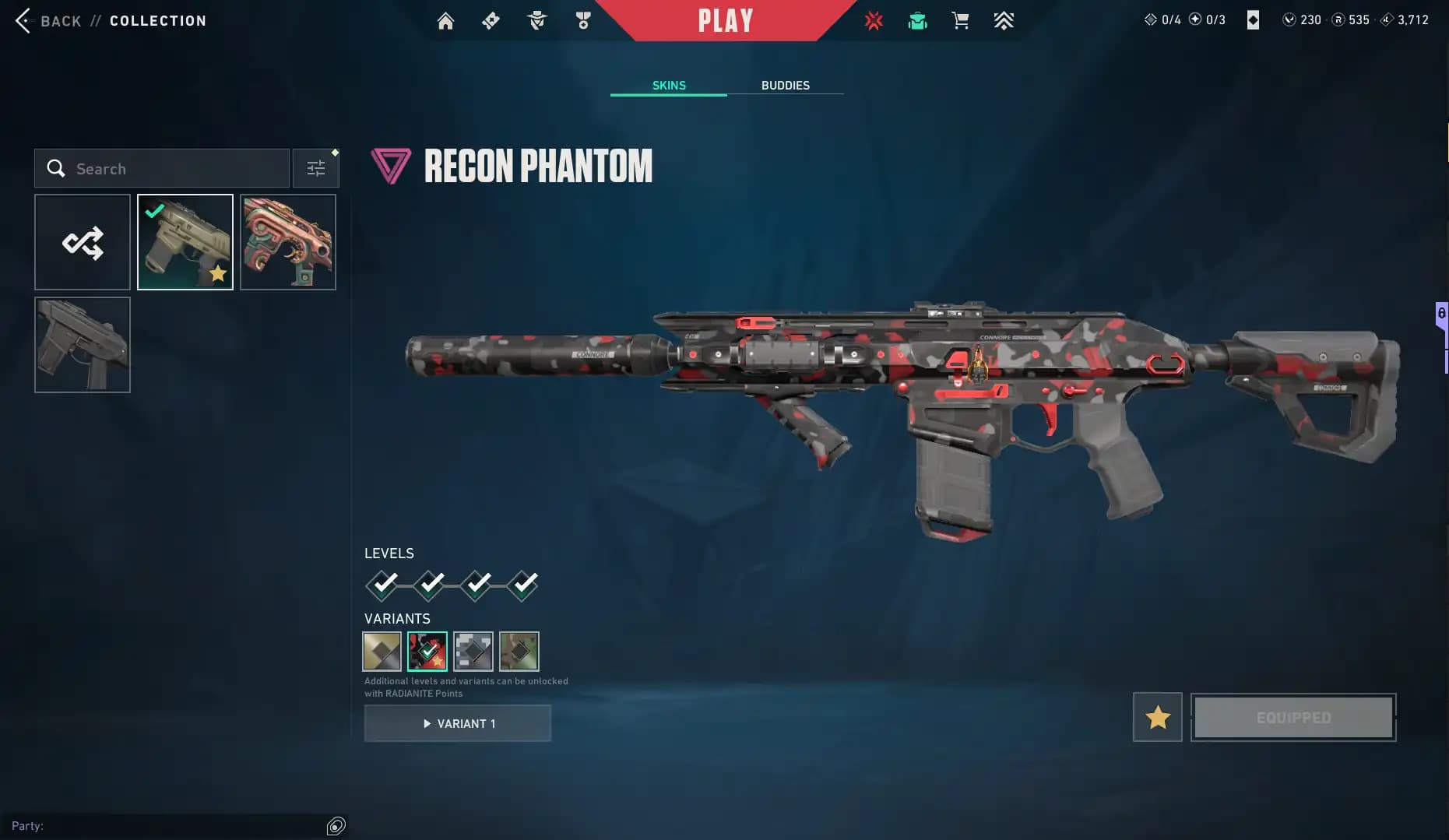Open the Collection backpack icon
1449x840 pixels.
(x=917, y=20)
